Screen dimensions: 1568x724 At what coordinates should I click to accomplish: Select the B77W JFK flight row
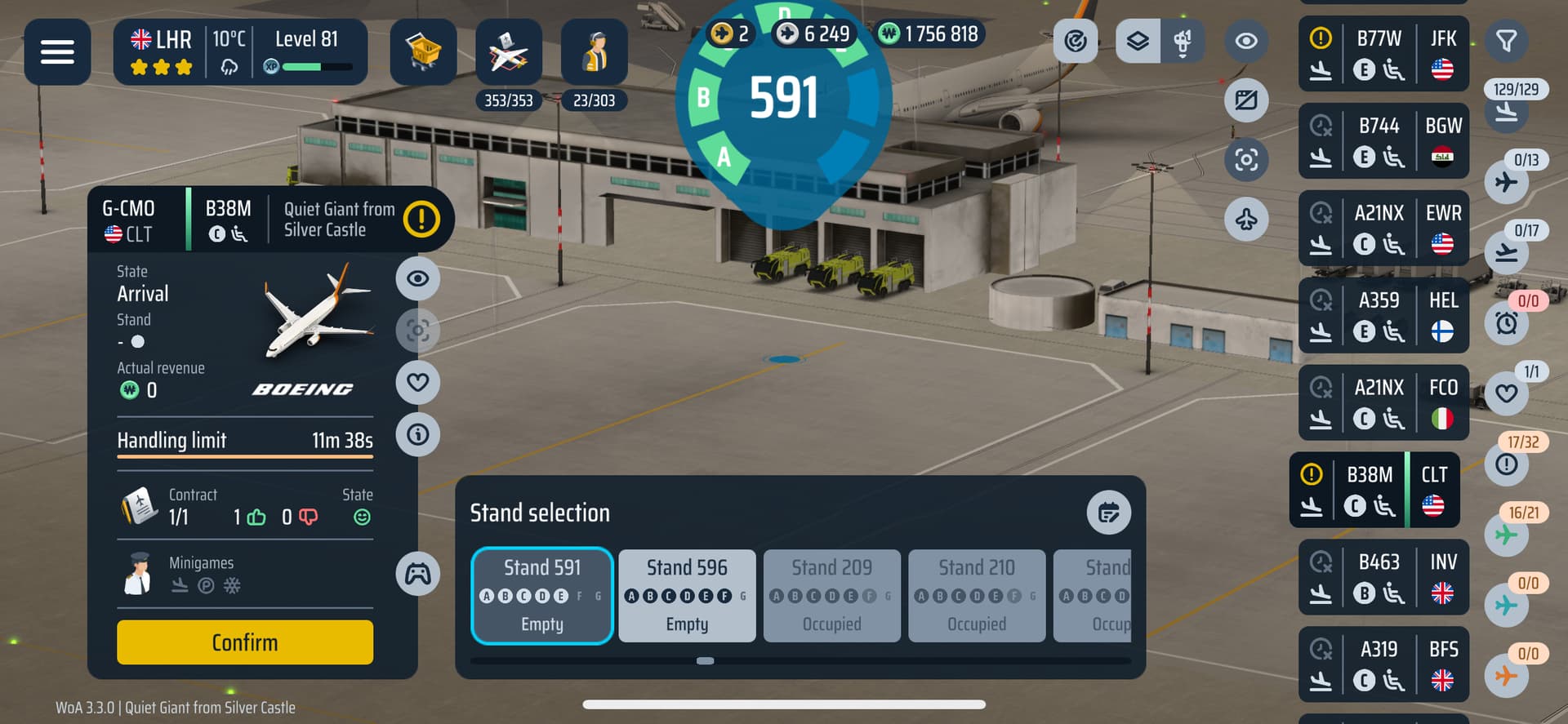click(1383, 54)
